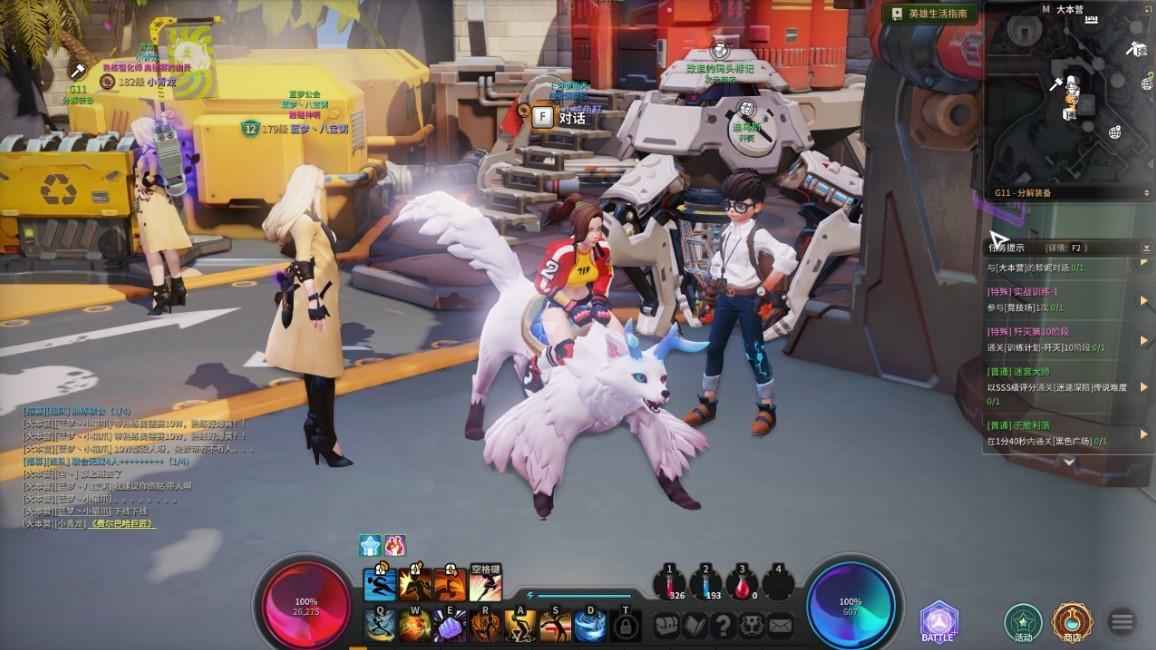Collapse the 任务提示 quest panel
Viewport: 1156px width, 650px height.
click(x=1146, y=247)
